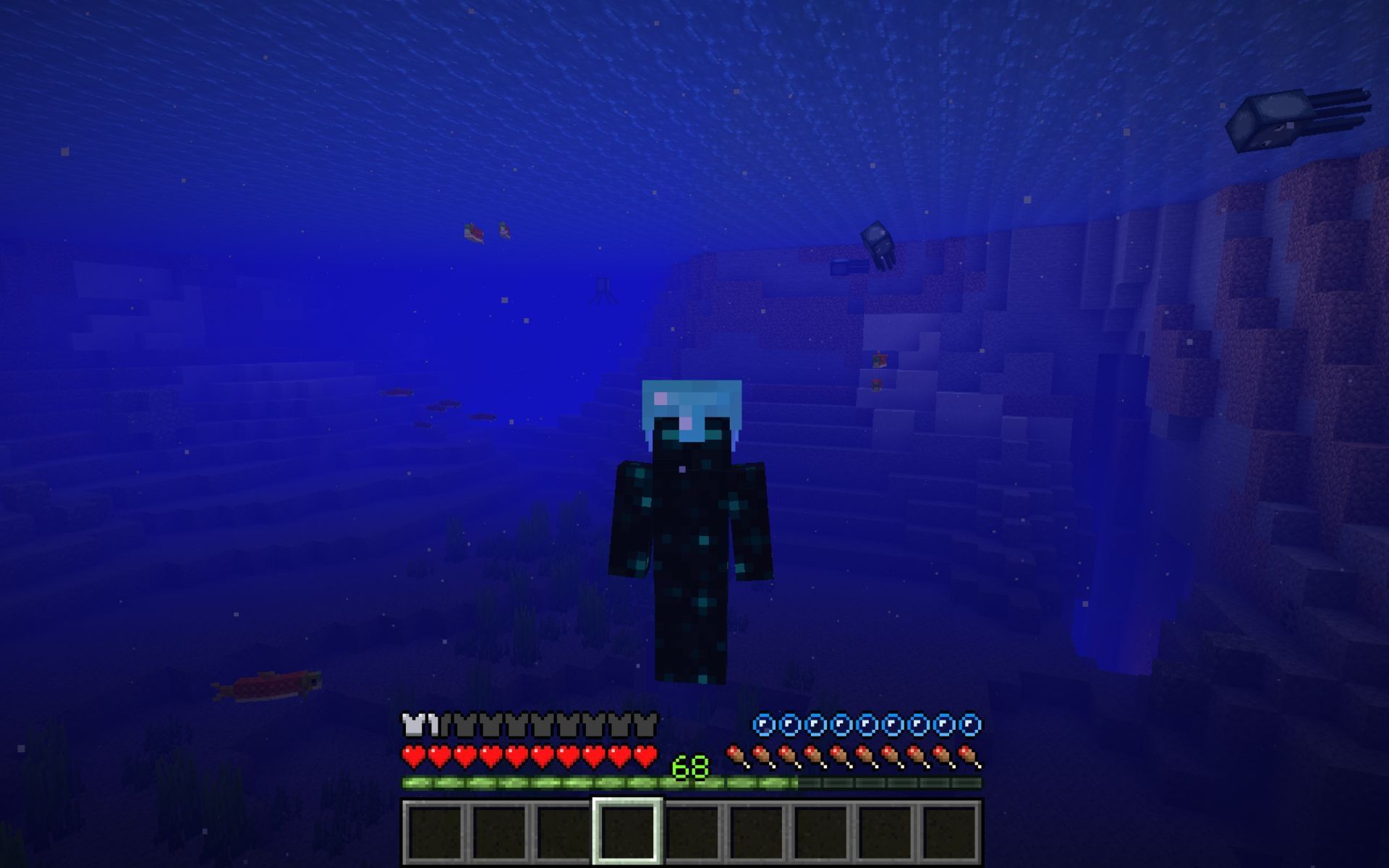This screenshot has width=1389, height=868.
Task: Click the pair of clownfish upper left
Action: [485, 231]
